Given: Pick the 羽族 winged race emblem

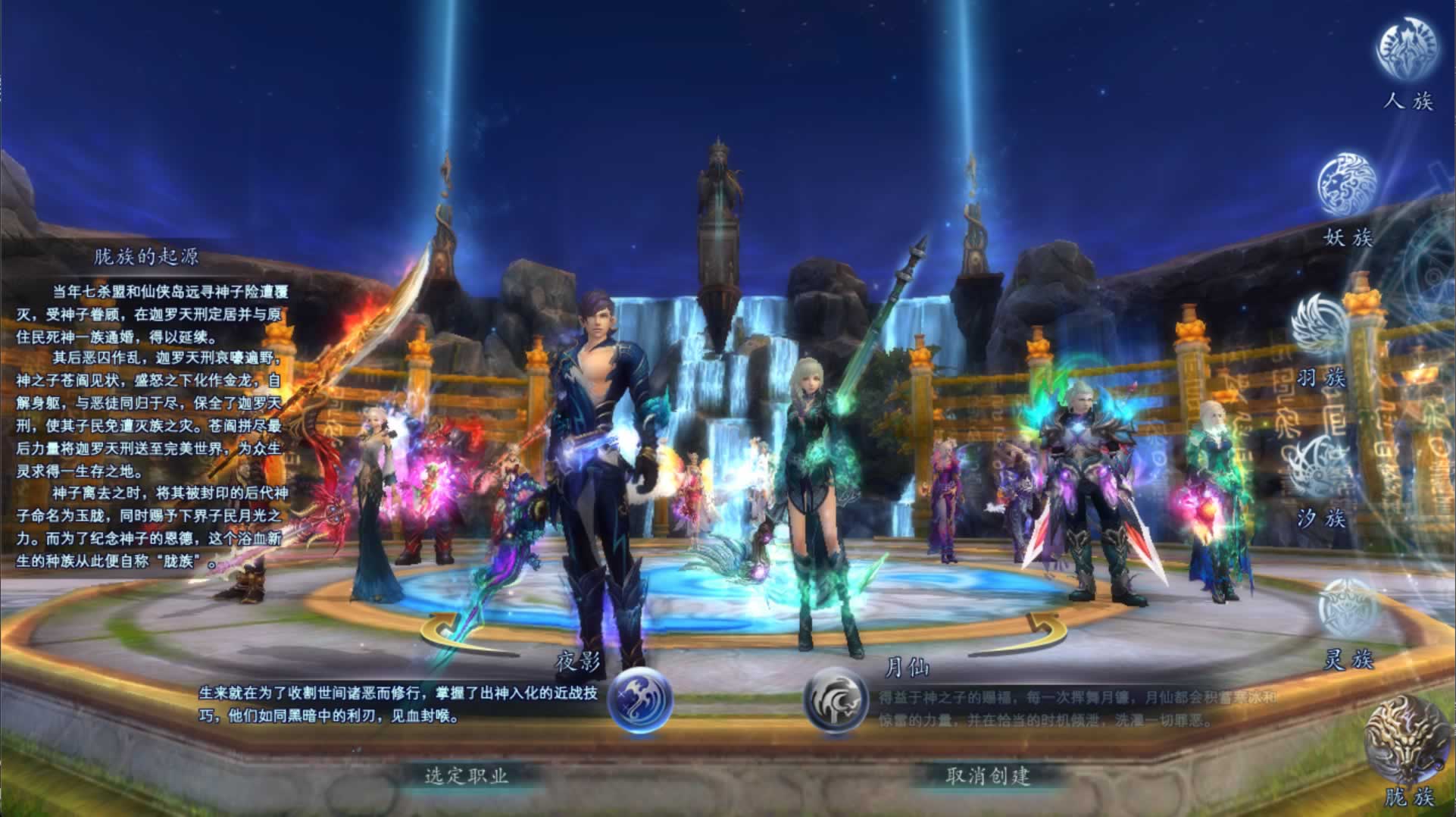Looking at the screenshot, I should pos(1319,326).
